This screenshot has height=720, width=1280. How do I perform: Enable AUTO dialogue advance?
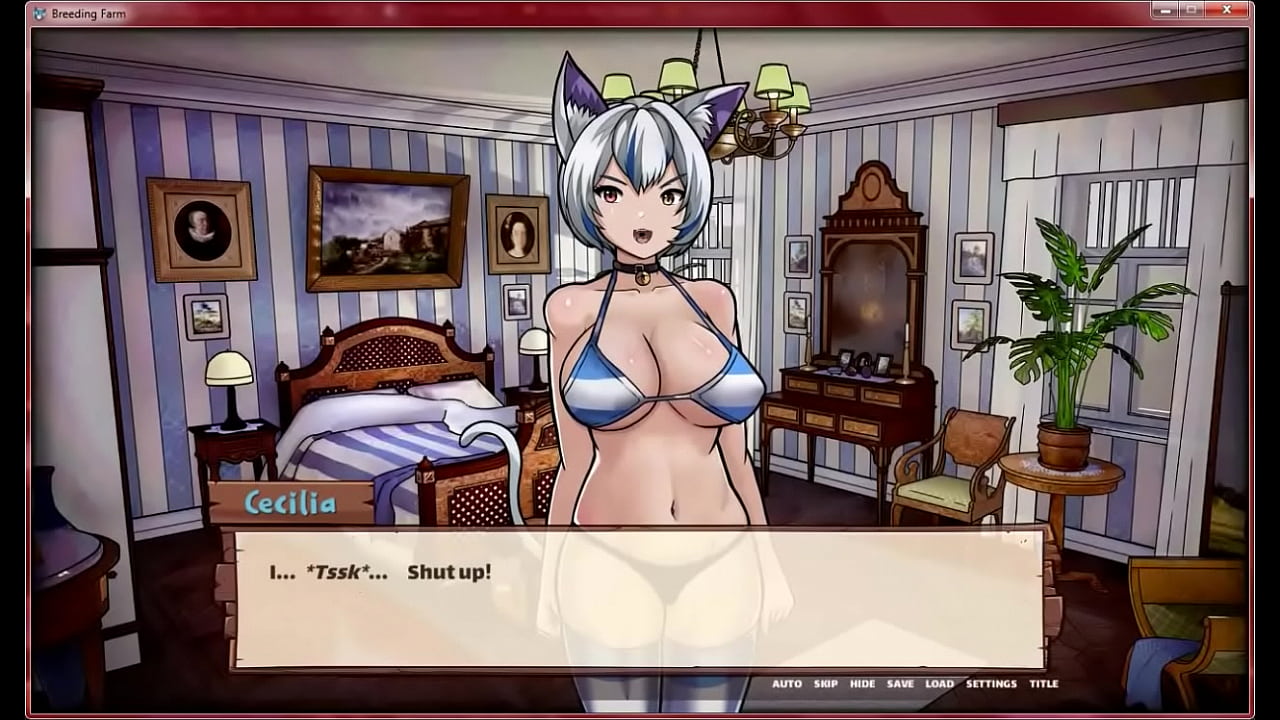(x=787, y=684)
